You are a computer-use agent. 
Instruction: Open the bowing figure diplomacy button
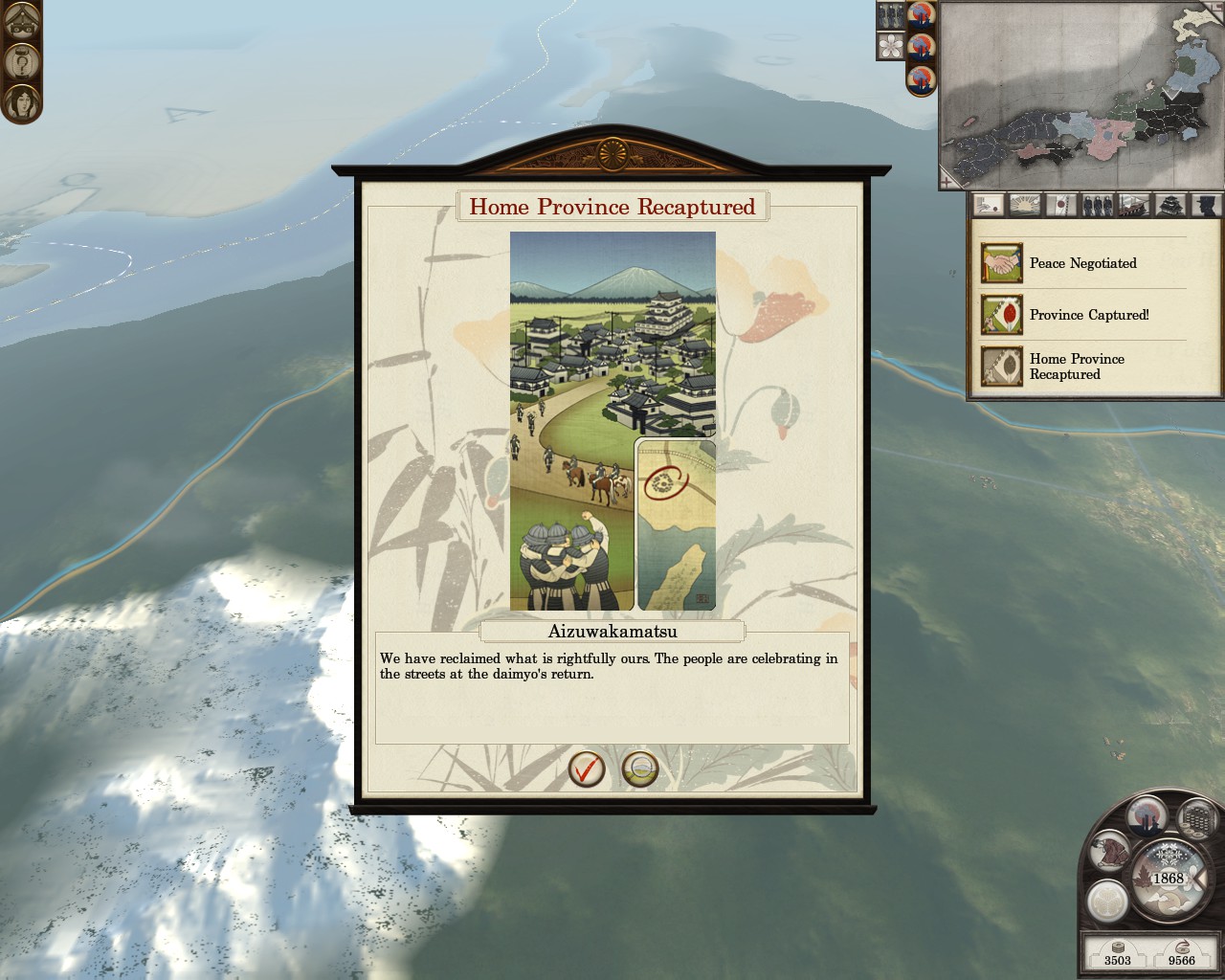click(1110, 852)
